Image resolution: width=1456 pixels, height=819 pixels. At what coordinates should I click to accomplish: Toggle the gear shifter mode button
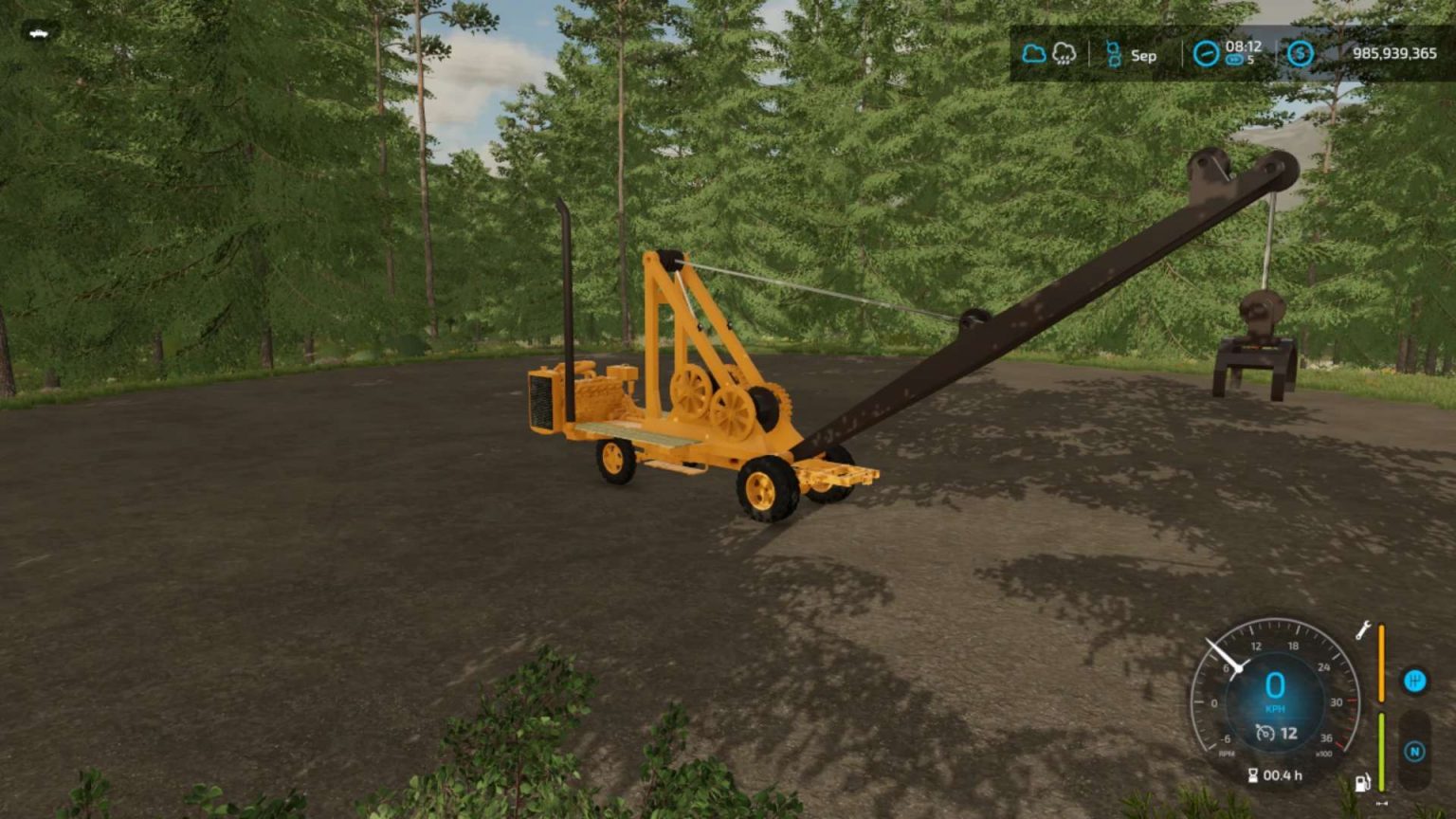tap(1415, 681)
